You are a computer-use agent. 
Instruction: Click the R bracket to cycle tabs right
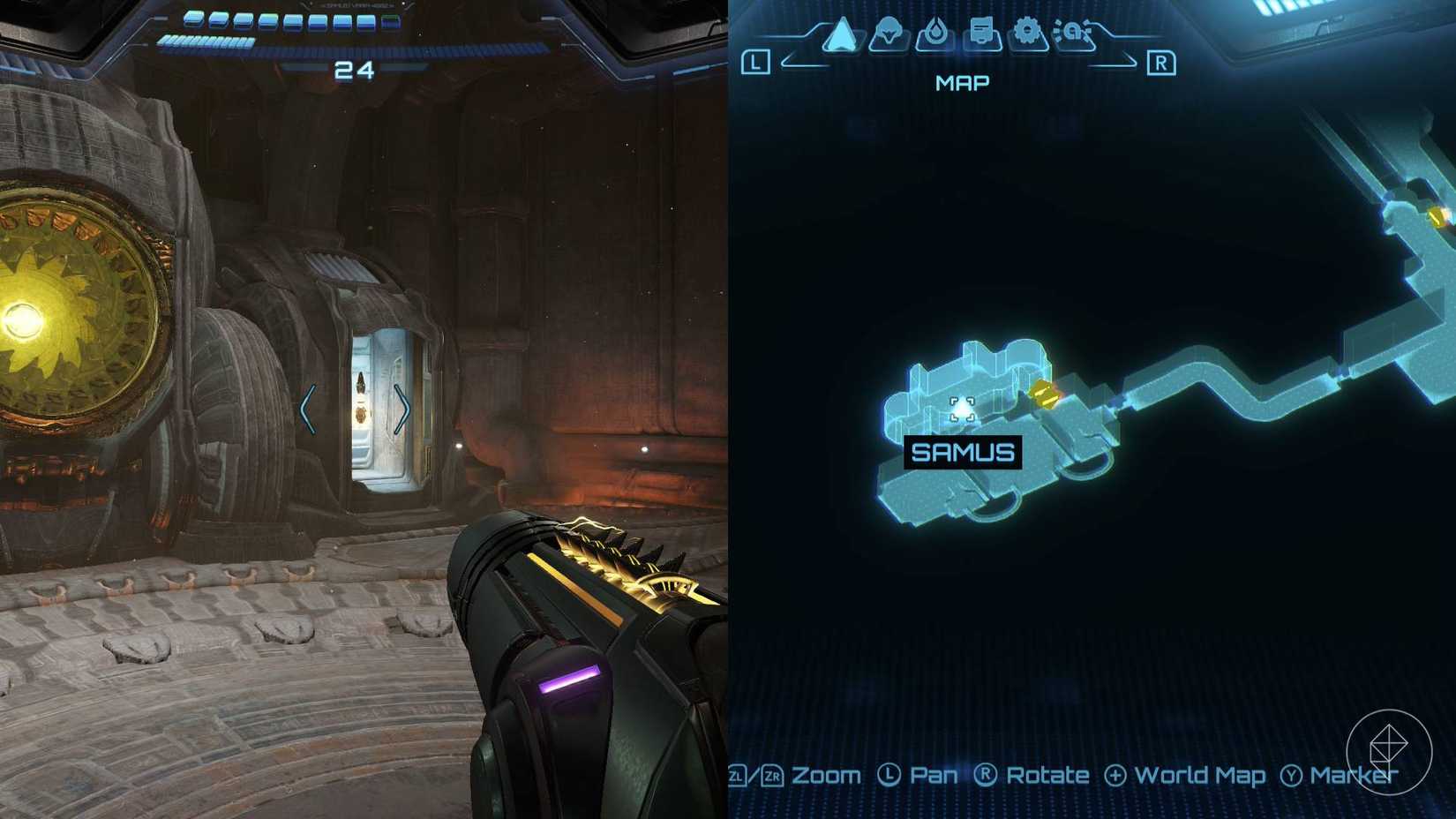pos(1162,62)
